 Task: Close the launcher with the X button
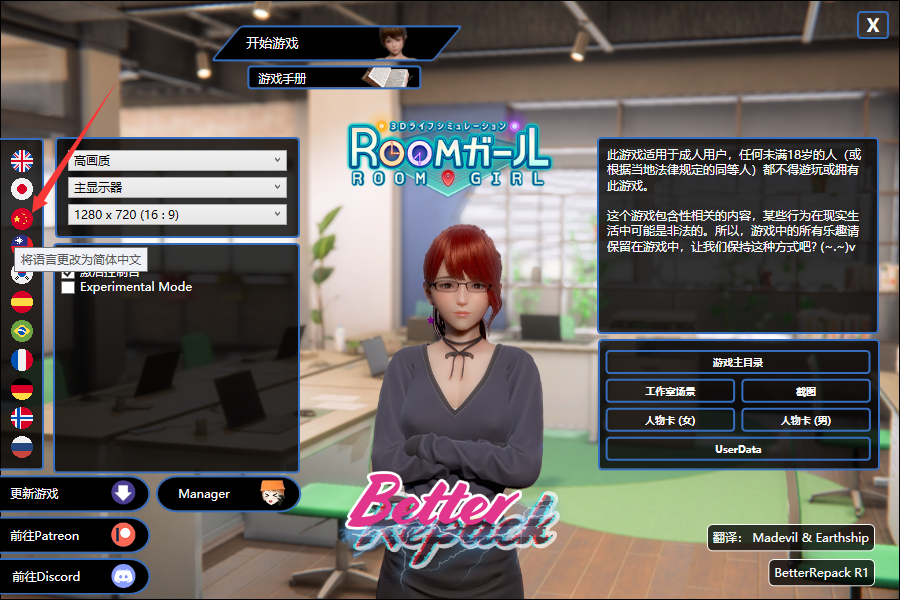(x=872, y=26)
